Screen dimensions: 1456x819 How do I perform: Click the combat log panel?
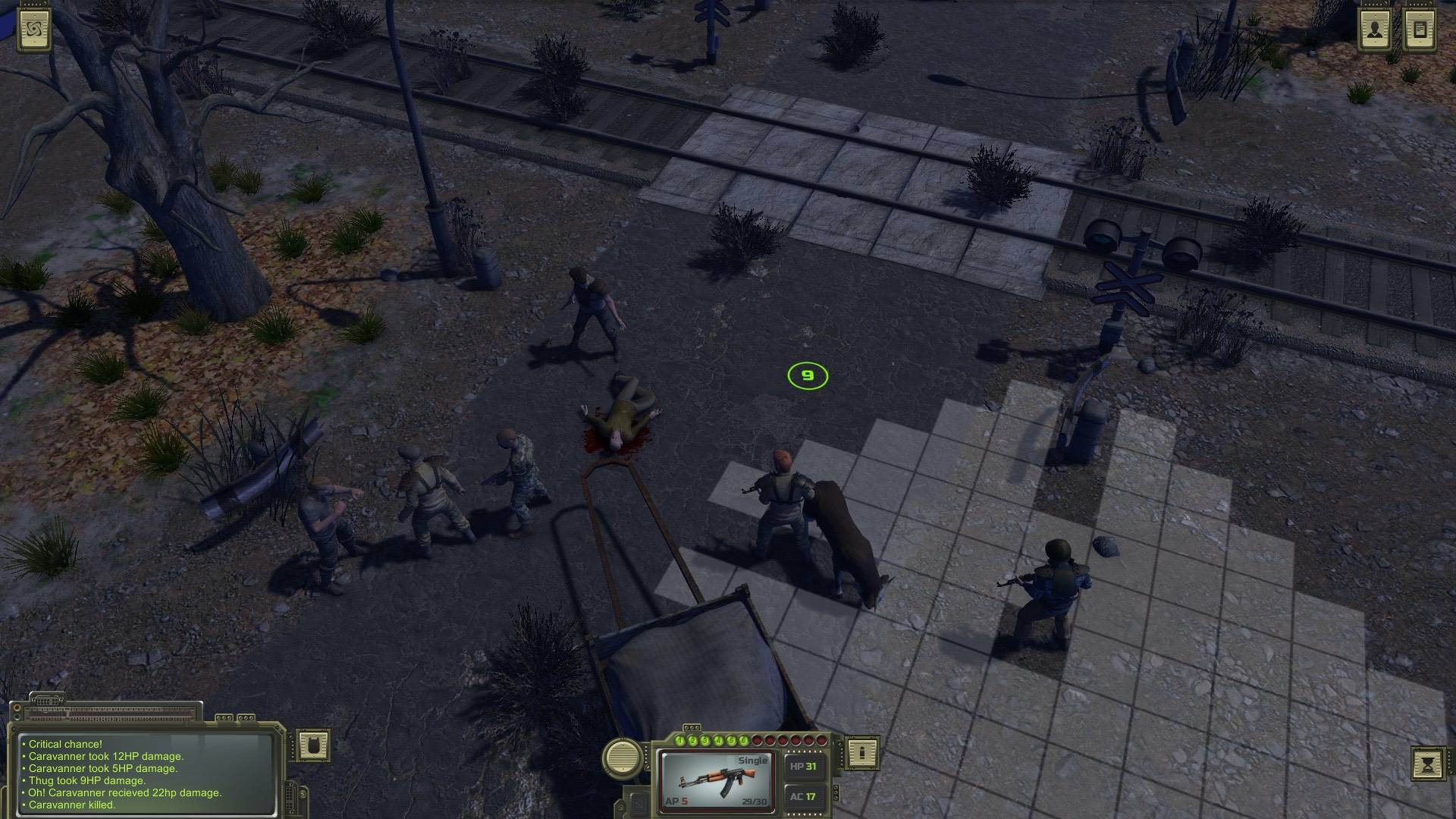(x=146, y=773)
